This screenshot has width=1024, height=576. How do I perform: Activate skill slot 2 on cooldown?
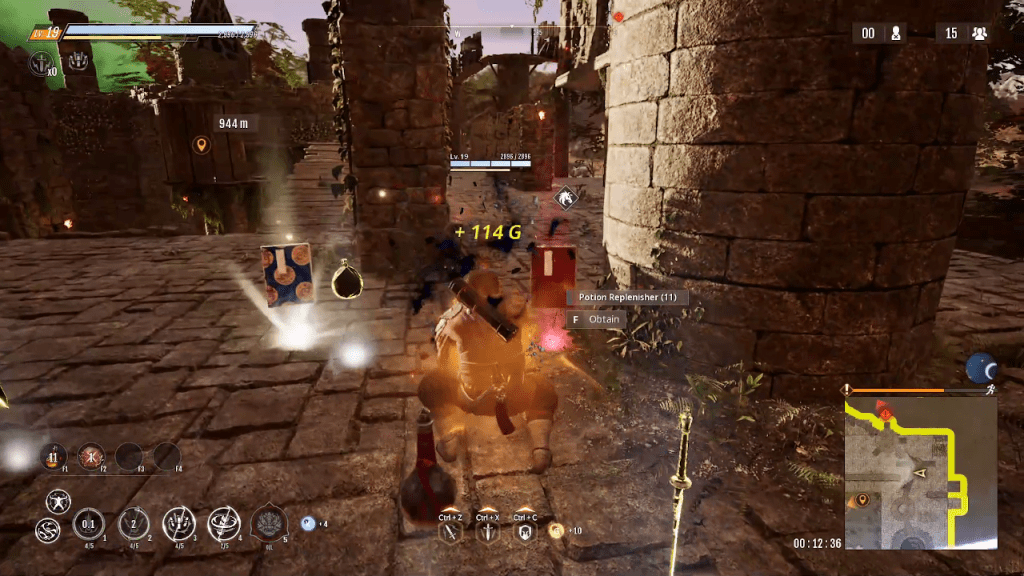(133, 522)
